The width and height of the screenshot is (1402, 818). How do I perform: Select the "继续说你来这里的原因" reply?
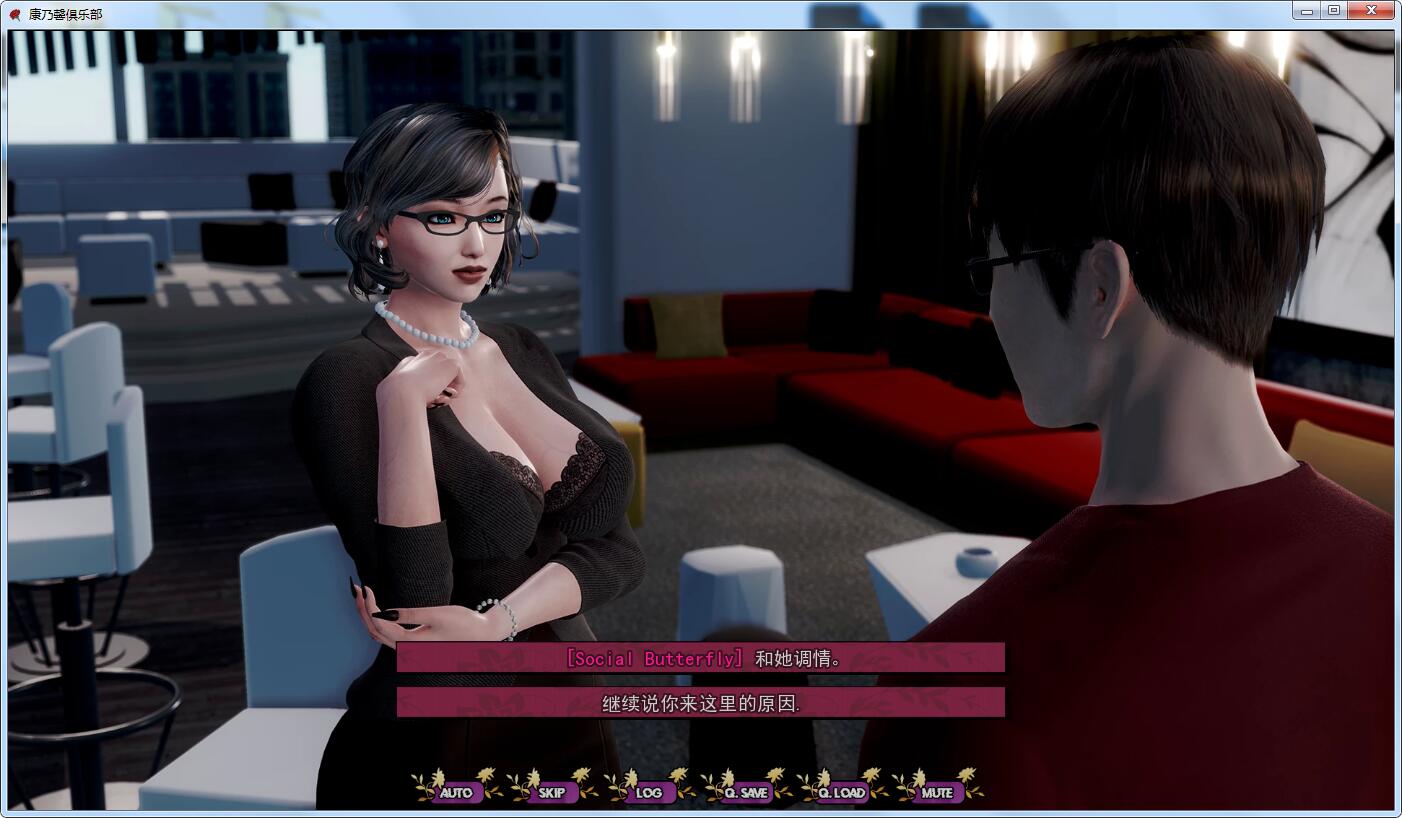[x=700, y=703]
